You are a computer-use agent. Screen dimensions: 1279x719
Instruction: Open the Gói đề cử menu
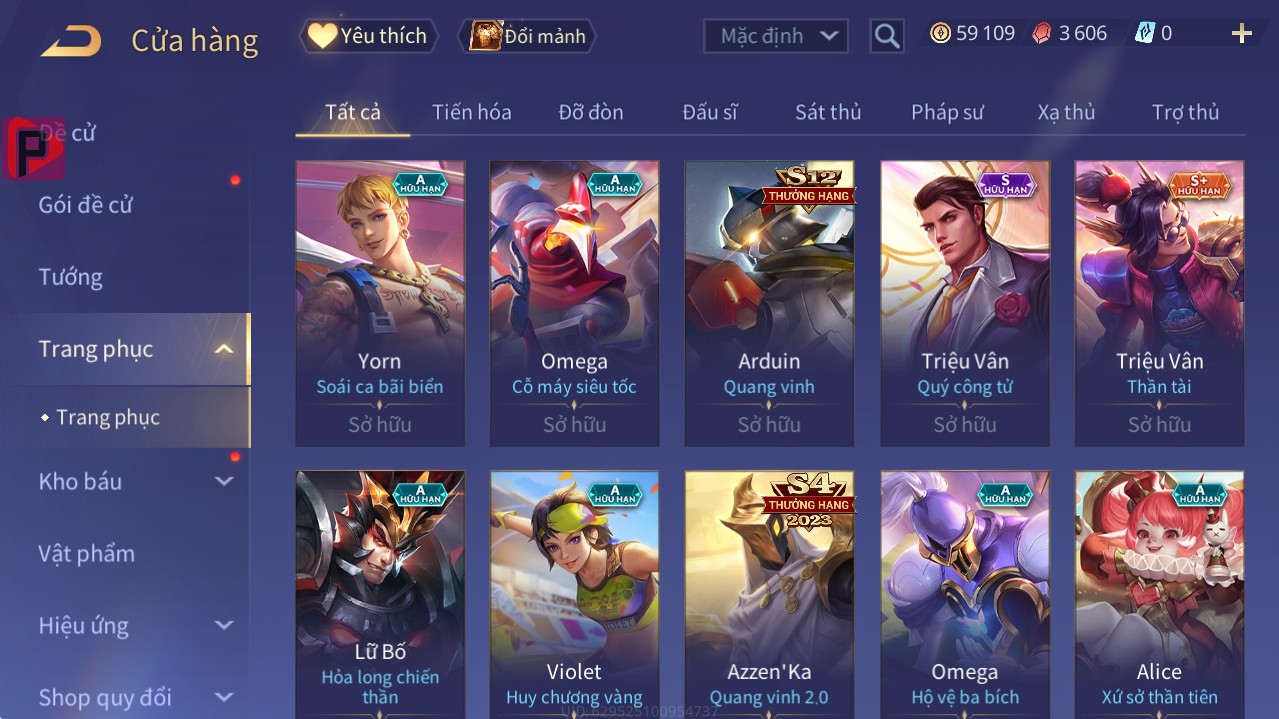pos(86,205)
